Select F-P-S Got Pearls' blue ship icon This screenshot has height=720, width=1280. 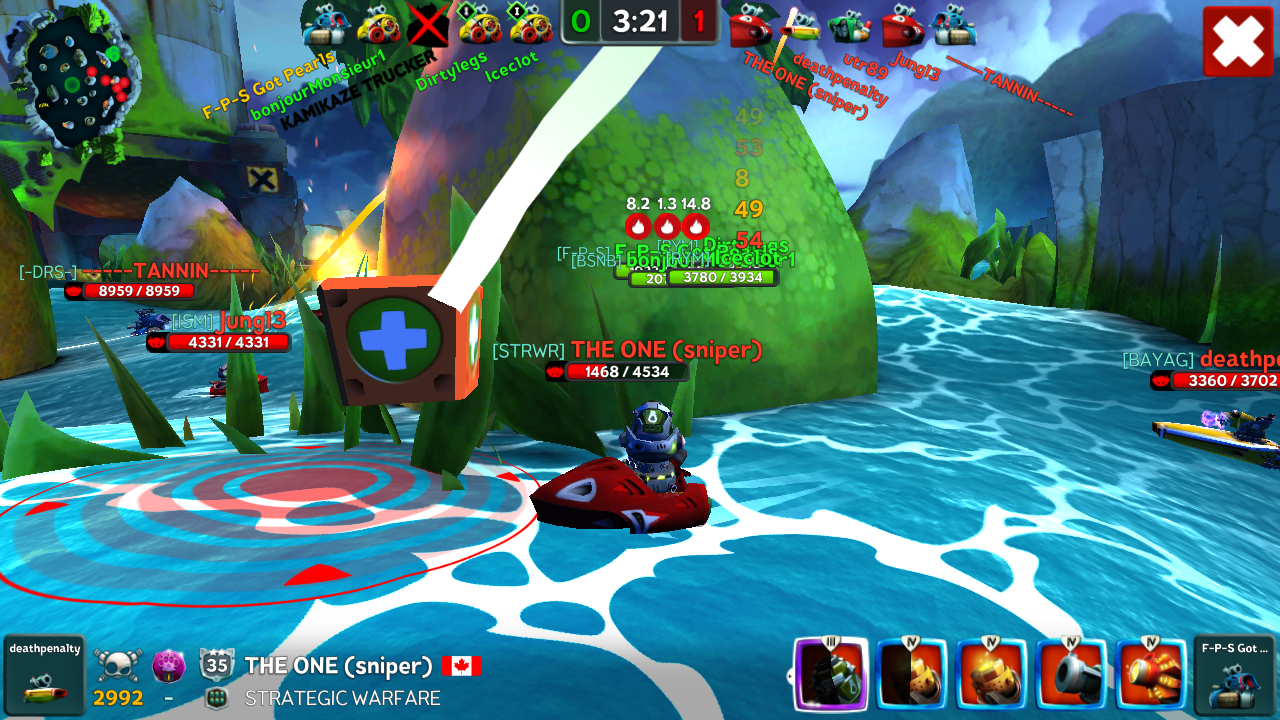pyautogui.click(x=323, y=24)
